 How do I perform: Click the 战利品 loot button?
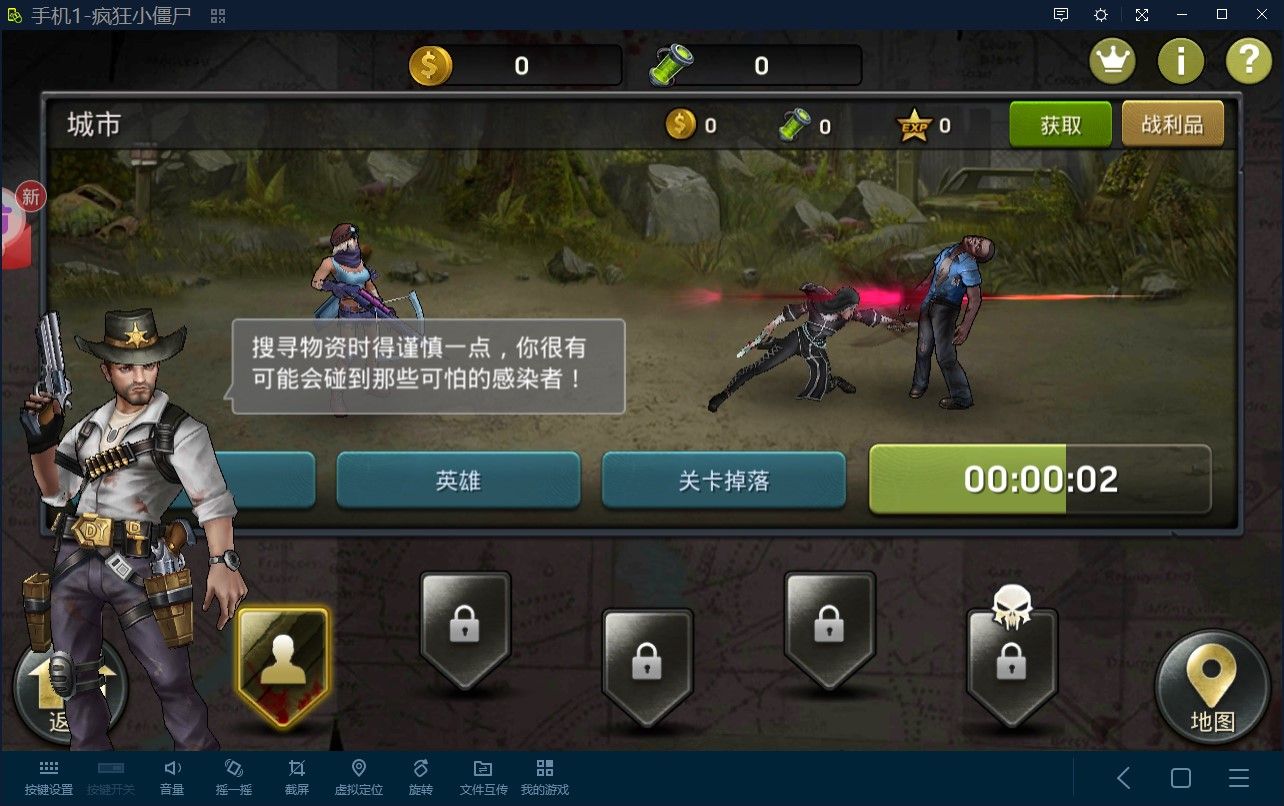(x=1172, y=125)
